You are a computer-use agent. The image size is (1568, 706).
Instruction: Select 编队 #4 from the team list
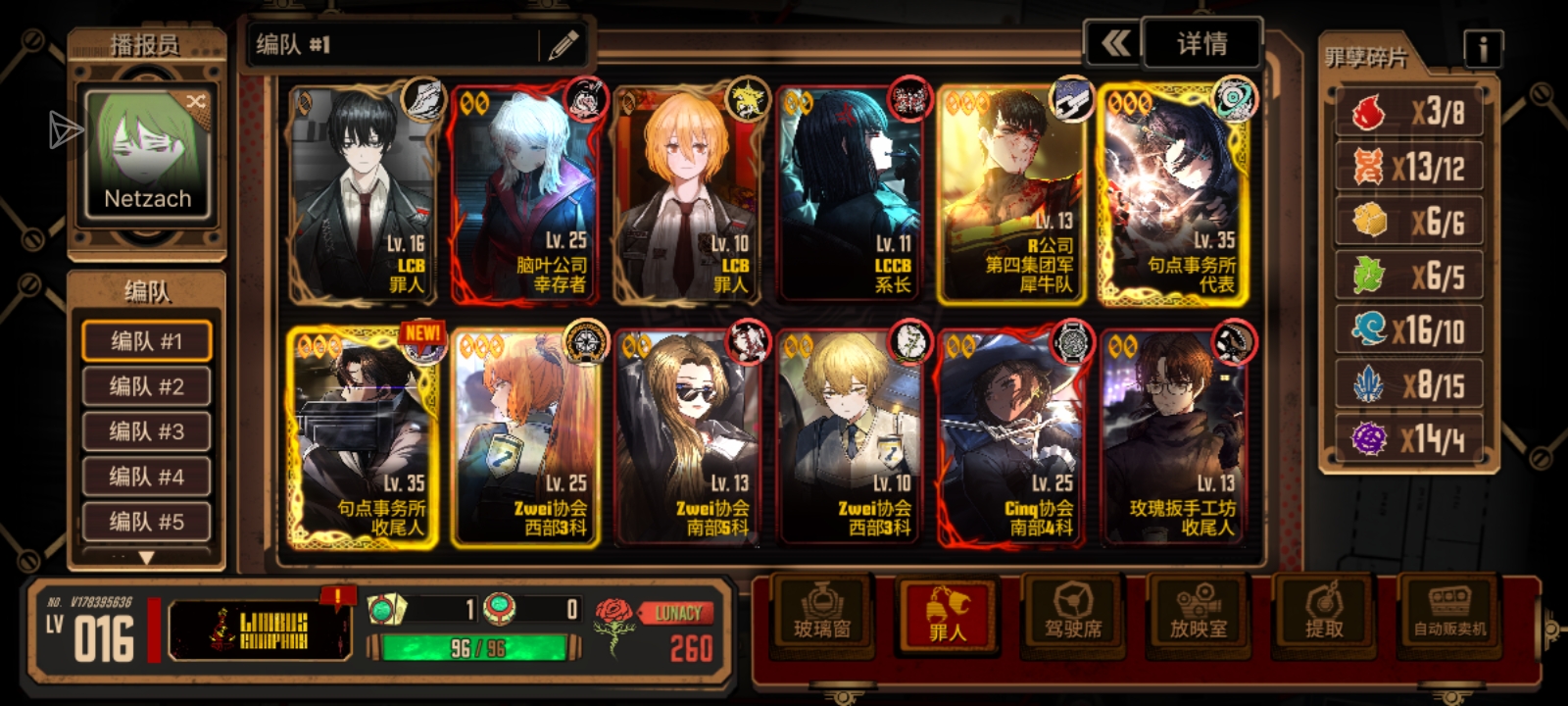click(147, 477)
